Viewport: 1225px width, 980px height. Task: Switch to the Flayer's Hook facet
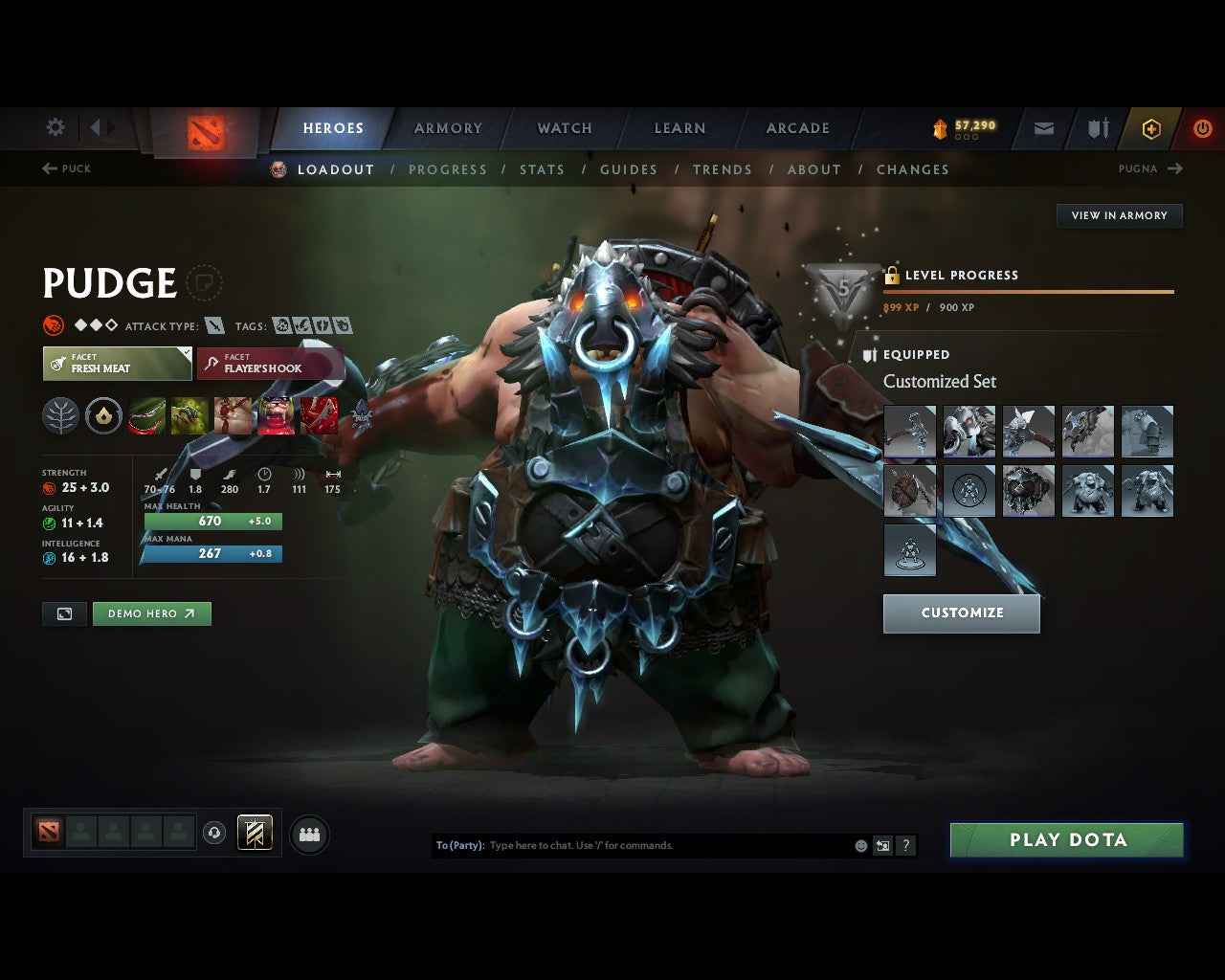(x=271, y=364)
